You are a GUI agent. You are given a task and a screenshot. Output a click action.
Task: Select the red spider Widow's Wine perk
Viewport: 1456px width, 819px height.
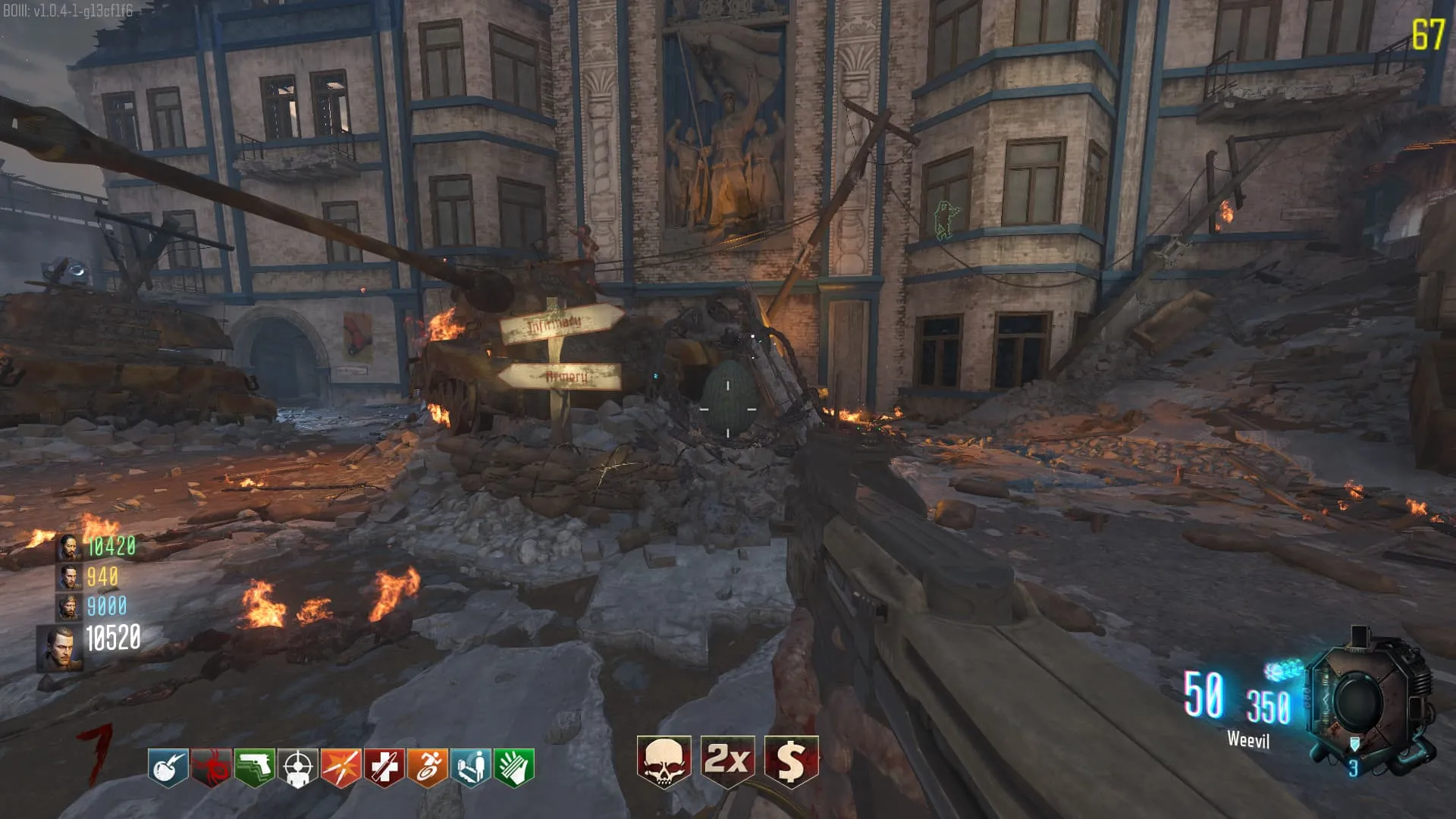point(211,767)
